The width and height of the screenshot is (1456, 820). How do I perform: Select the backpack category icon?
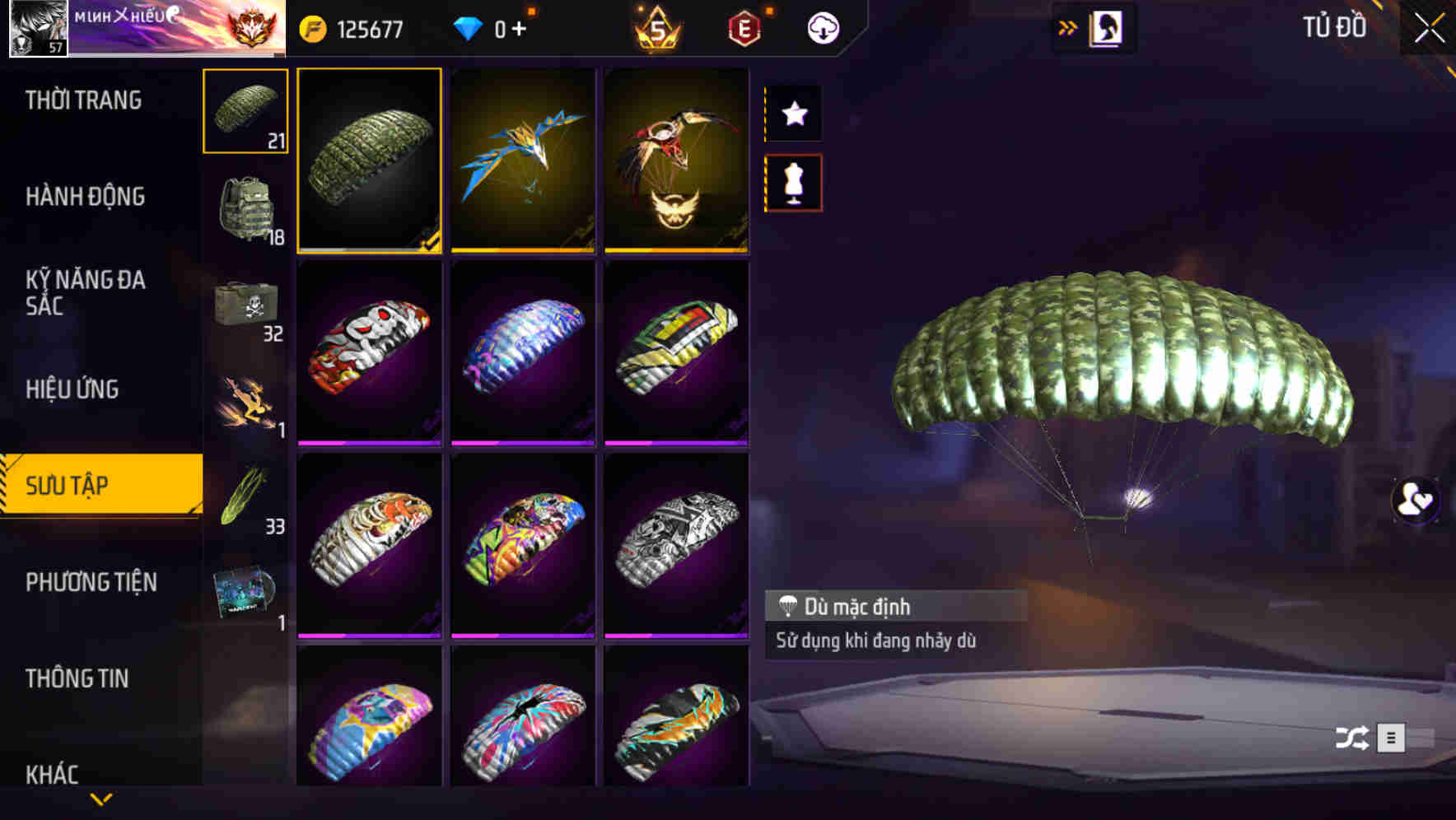click(245, 206)
